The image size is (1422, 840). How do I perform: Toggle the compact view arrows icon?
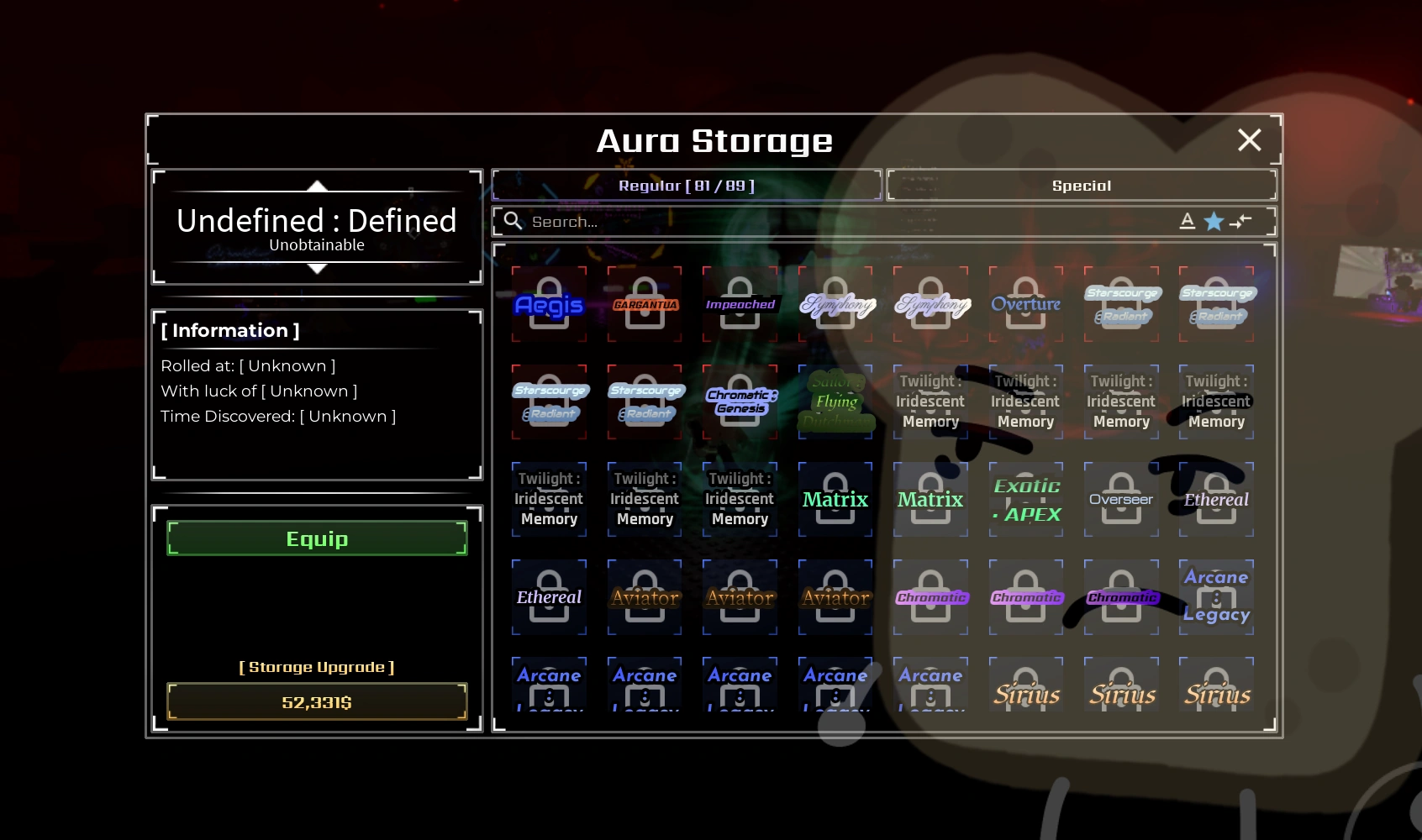(x=1241, y=222)
